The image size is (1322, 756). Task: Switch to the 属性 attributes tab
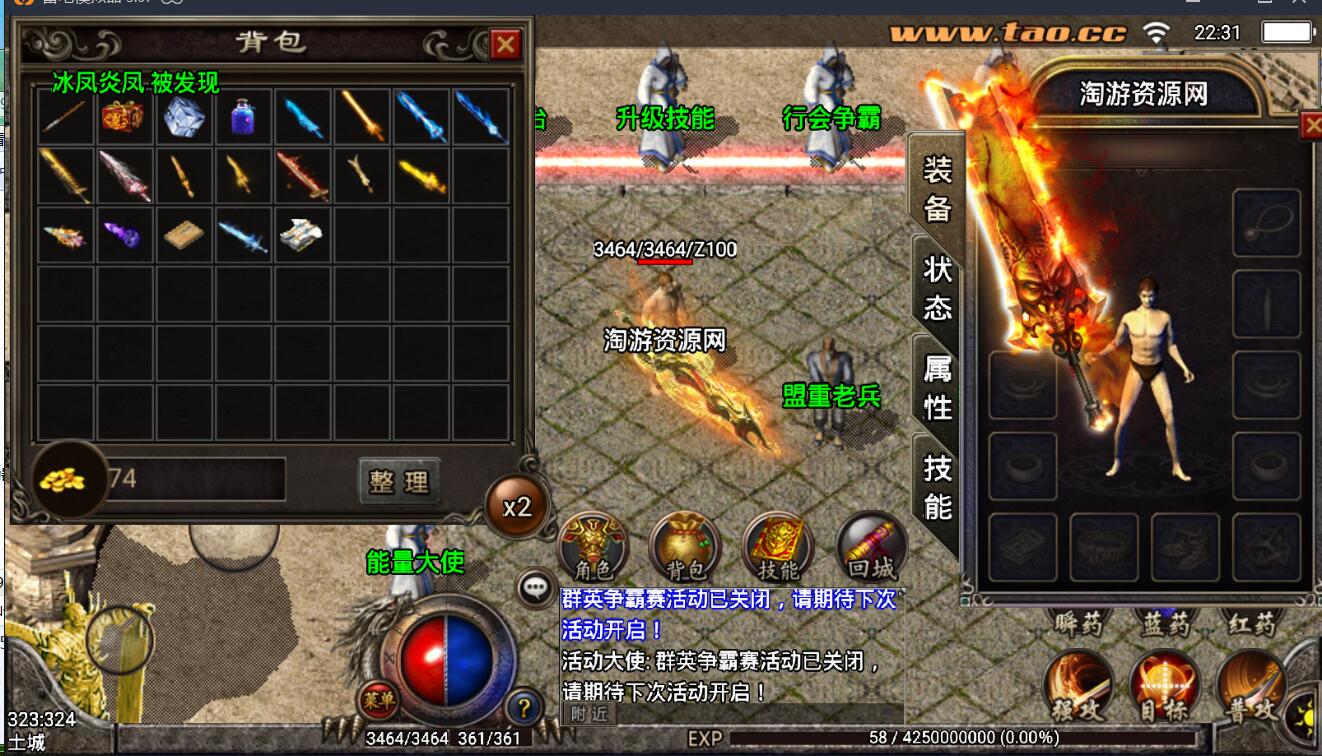point(937,388)
